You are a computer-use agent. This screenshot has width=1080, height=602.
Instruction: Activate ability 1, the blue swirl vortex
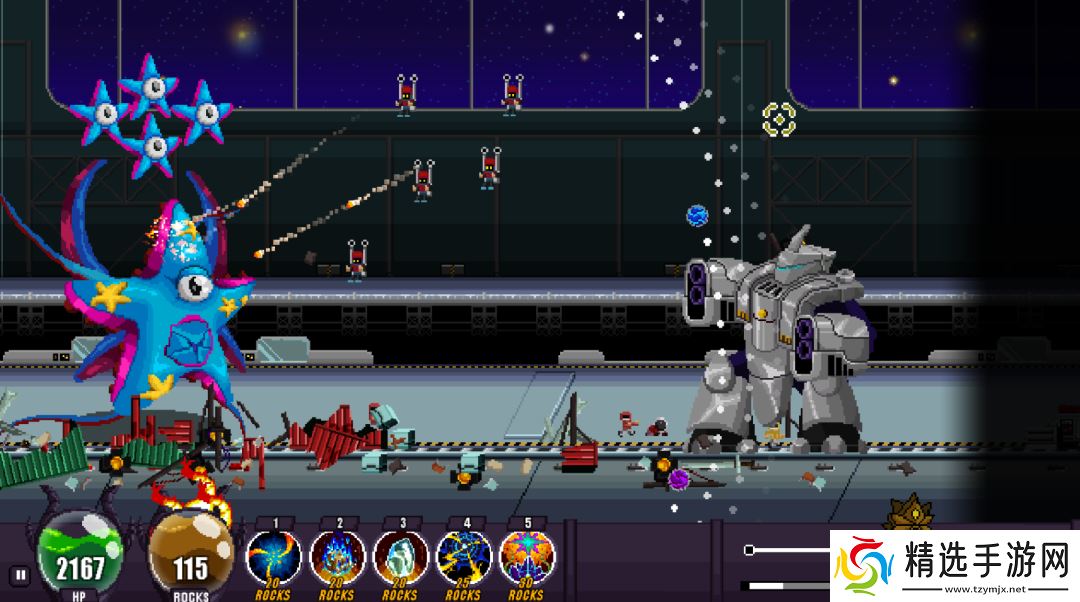[273, 558]
